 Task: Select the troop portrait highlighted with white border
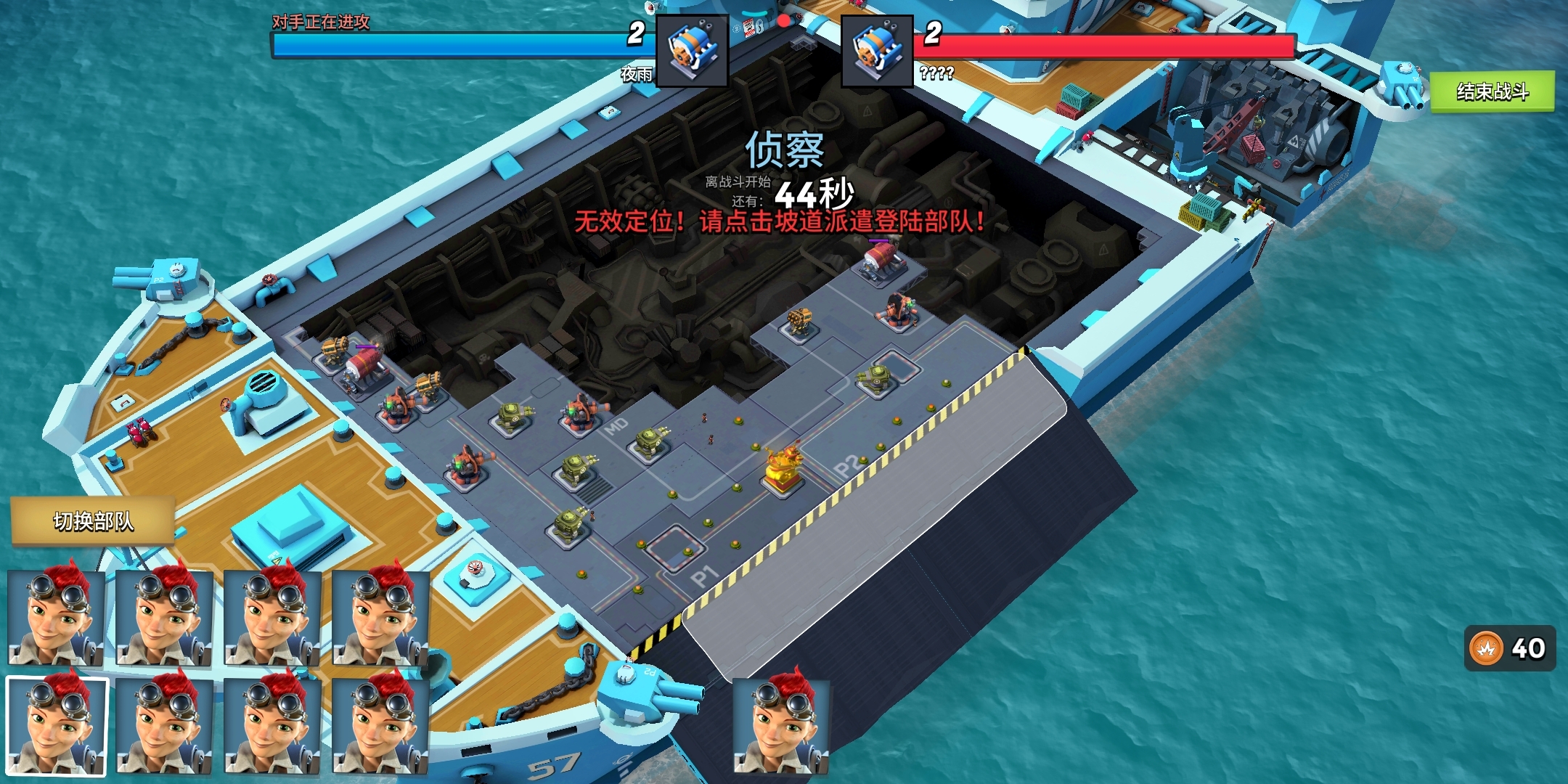point(57,726)
